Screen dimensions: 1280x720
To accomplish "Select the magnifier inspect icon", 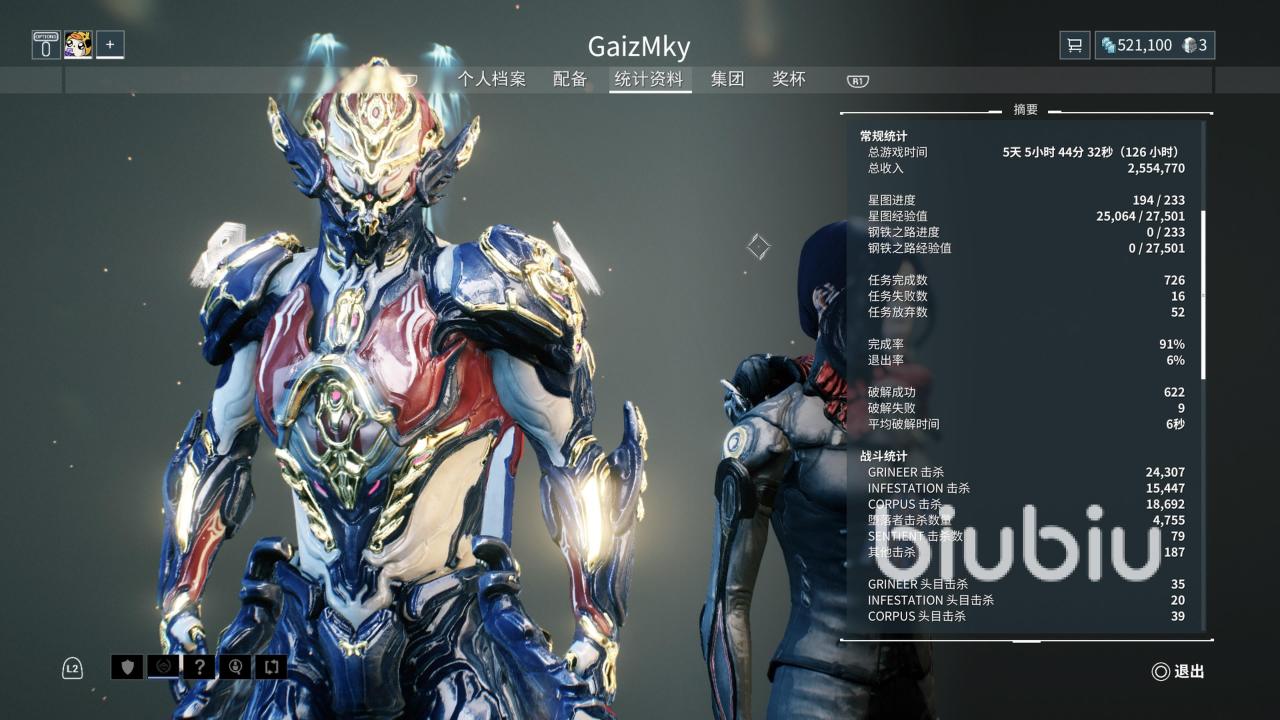I will pyautogui.click(x=235, y=667).
